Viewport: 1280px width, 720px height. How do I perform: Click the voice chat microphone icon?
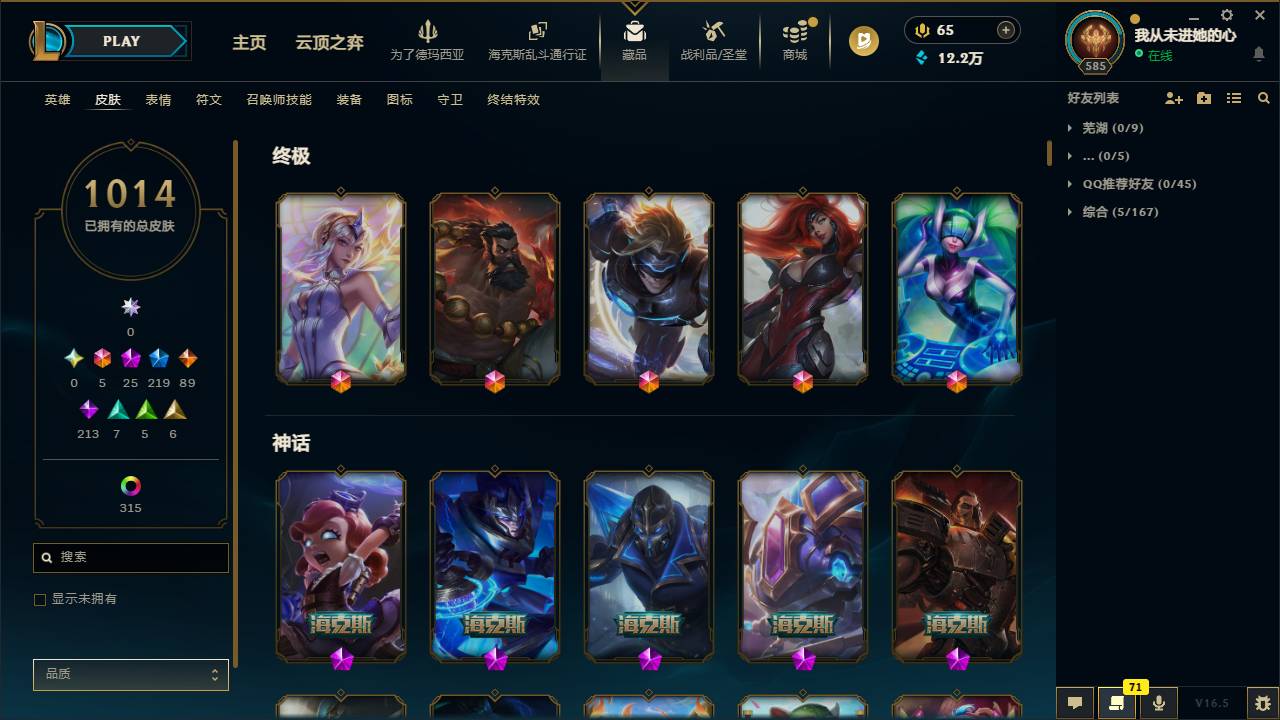(x=1157, y=703)
